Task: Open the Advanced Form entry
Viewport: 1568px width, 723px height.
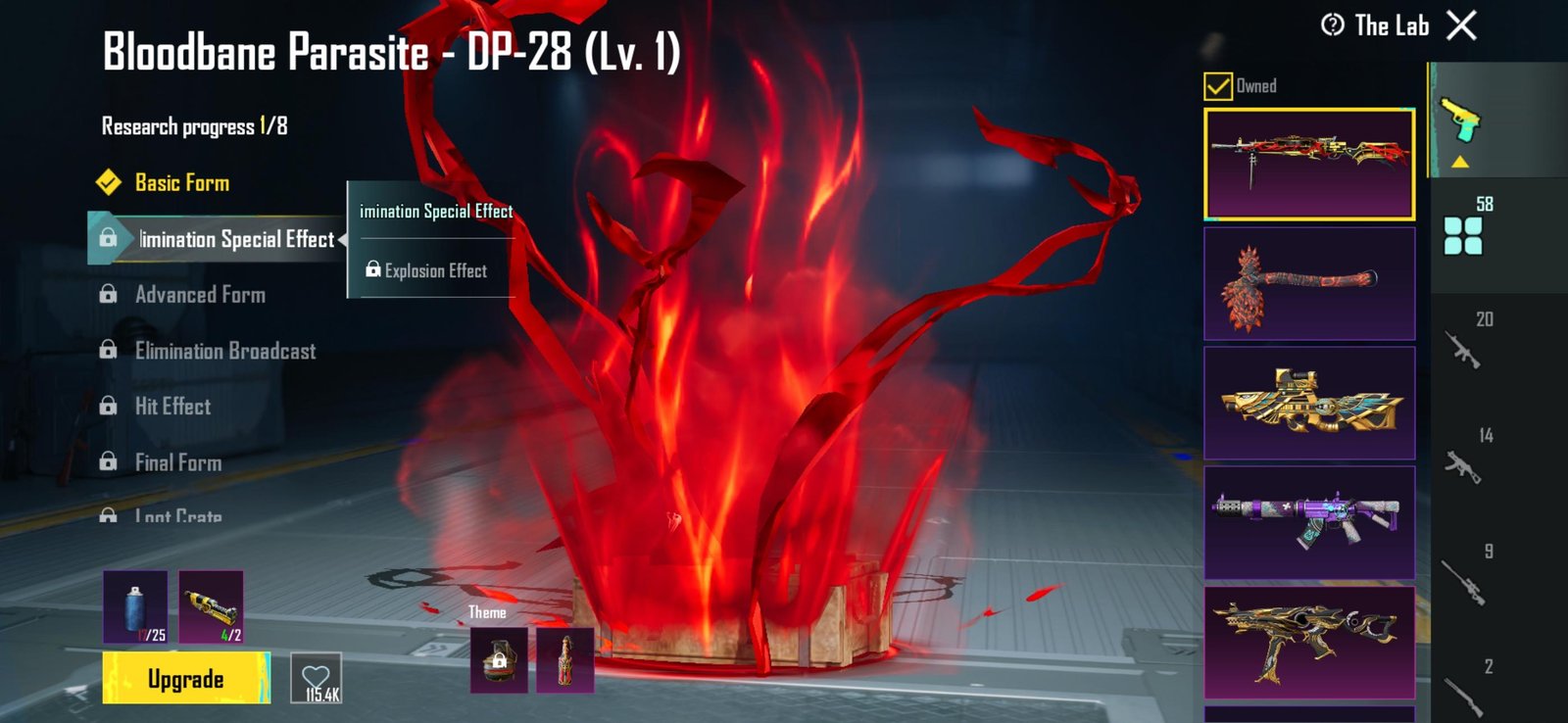Action: 200,295
